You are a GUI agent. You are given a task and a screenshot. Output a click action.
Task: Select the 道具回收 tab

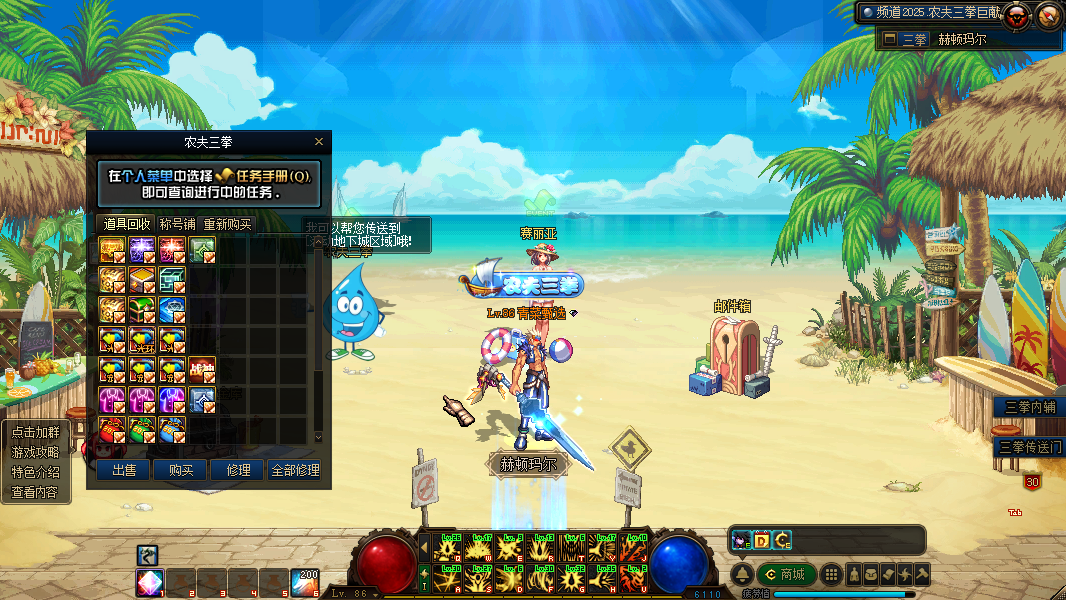pos(127,224)
